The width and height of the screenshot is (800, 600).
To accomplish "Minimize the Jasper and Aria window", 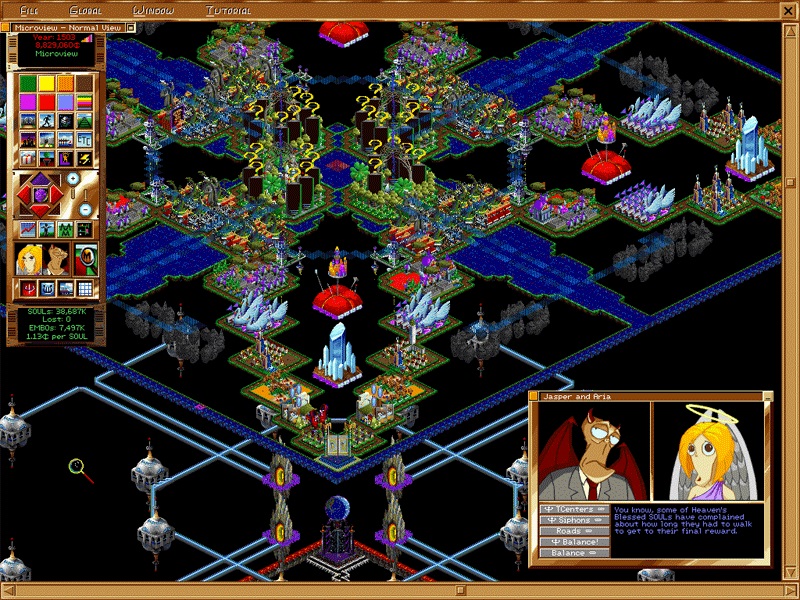I will pos(768,396).
